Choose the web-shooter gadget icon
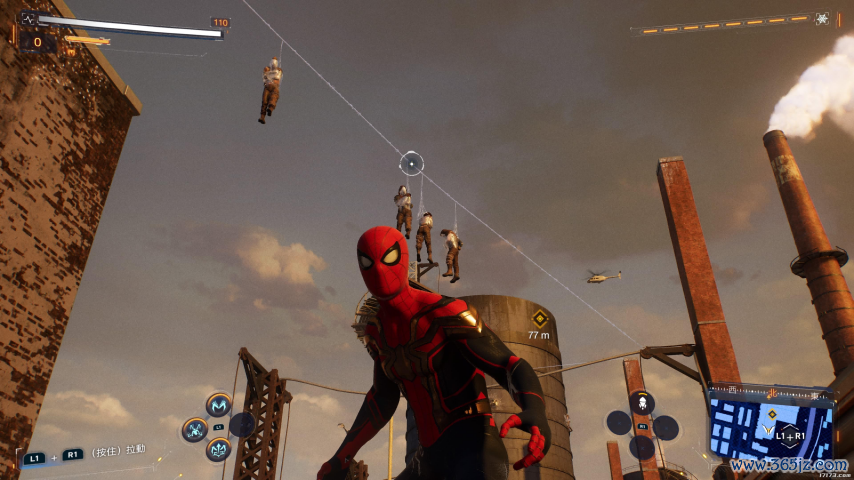The image size is (854, 480). click(642, 403)
